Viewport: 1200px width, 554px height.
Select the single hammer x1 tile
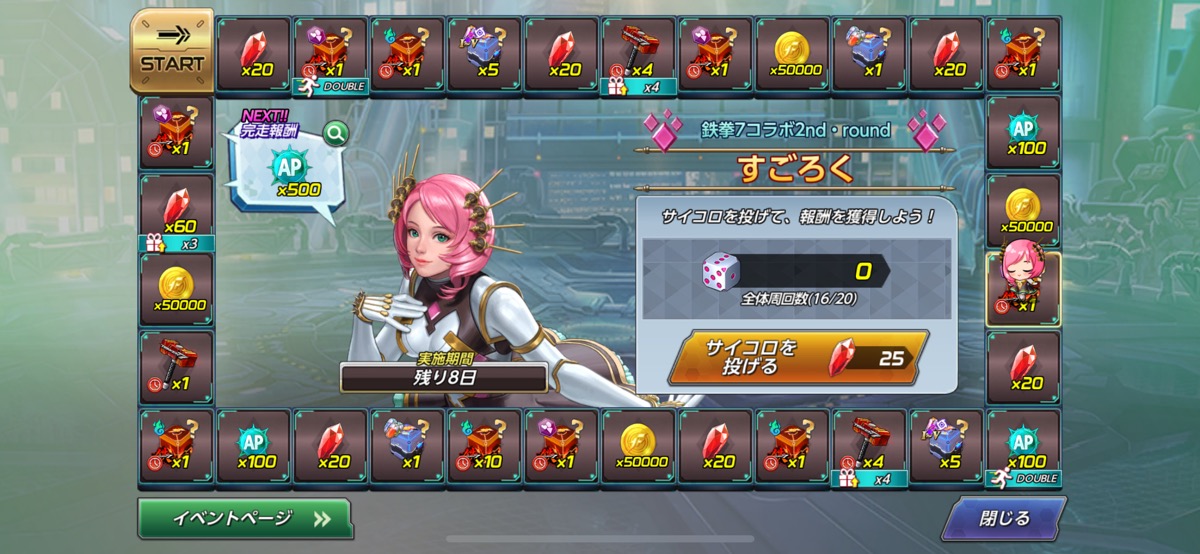pos(176,366)
